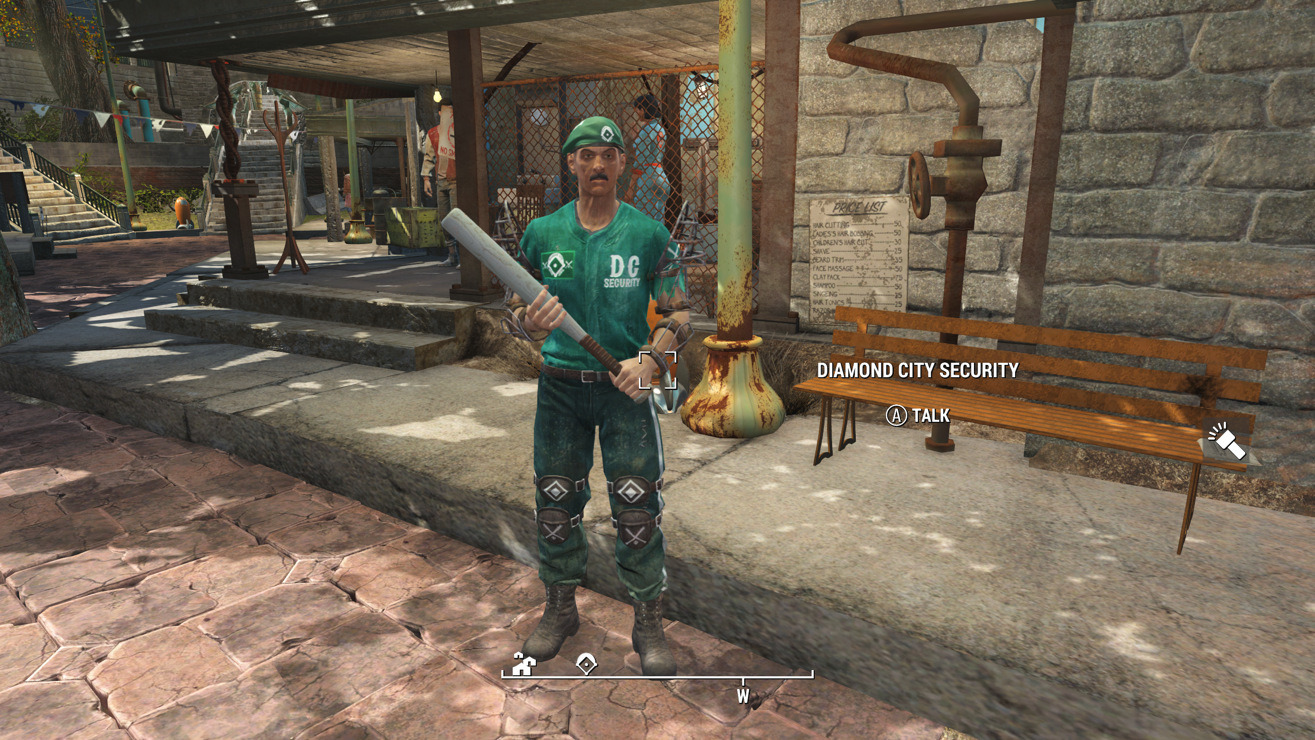
Task: Choose the Talk option for Diamond City Security
Action: click(918, 415)
